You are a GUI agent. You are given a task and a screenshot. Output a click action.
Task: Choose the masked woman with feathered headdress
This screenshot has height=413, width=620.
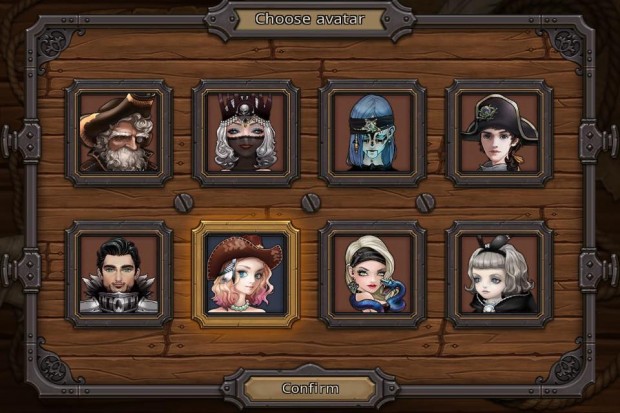click(x=246, y=133)
